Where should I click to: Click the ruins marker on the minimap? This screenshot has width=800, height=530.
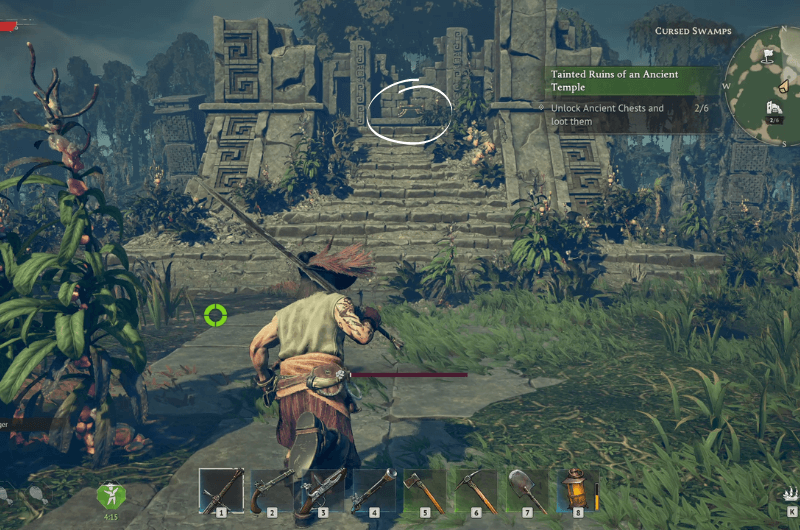tap(773, 108)
